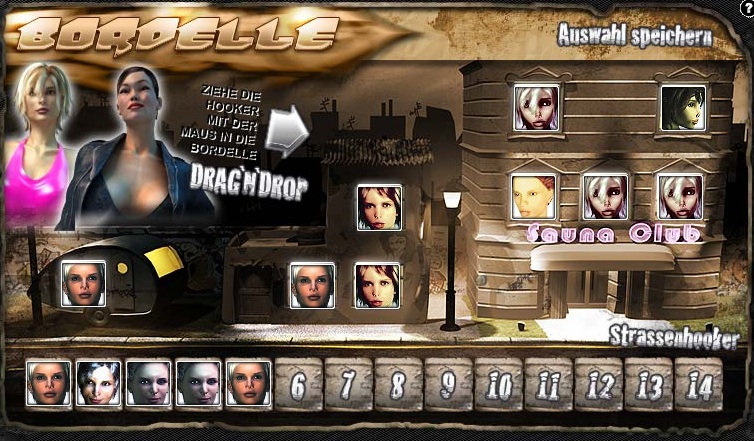Click the portrait beside the street lamp top
Image resolution: width=754 pixels, height=441 pixels.
point(379,208)
